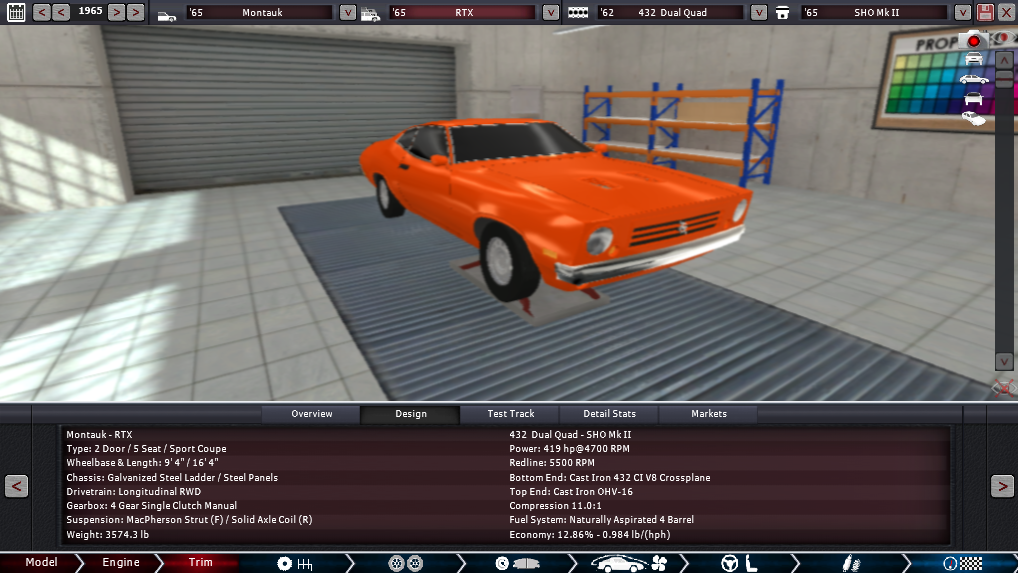The image size is (1018, 573).
Task: Open the wheels and tires stage
Action: coord(406,564)
